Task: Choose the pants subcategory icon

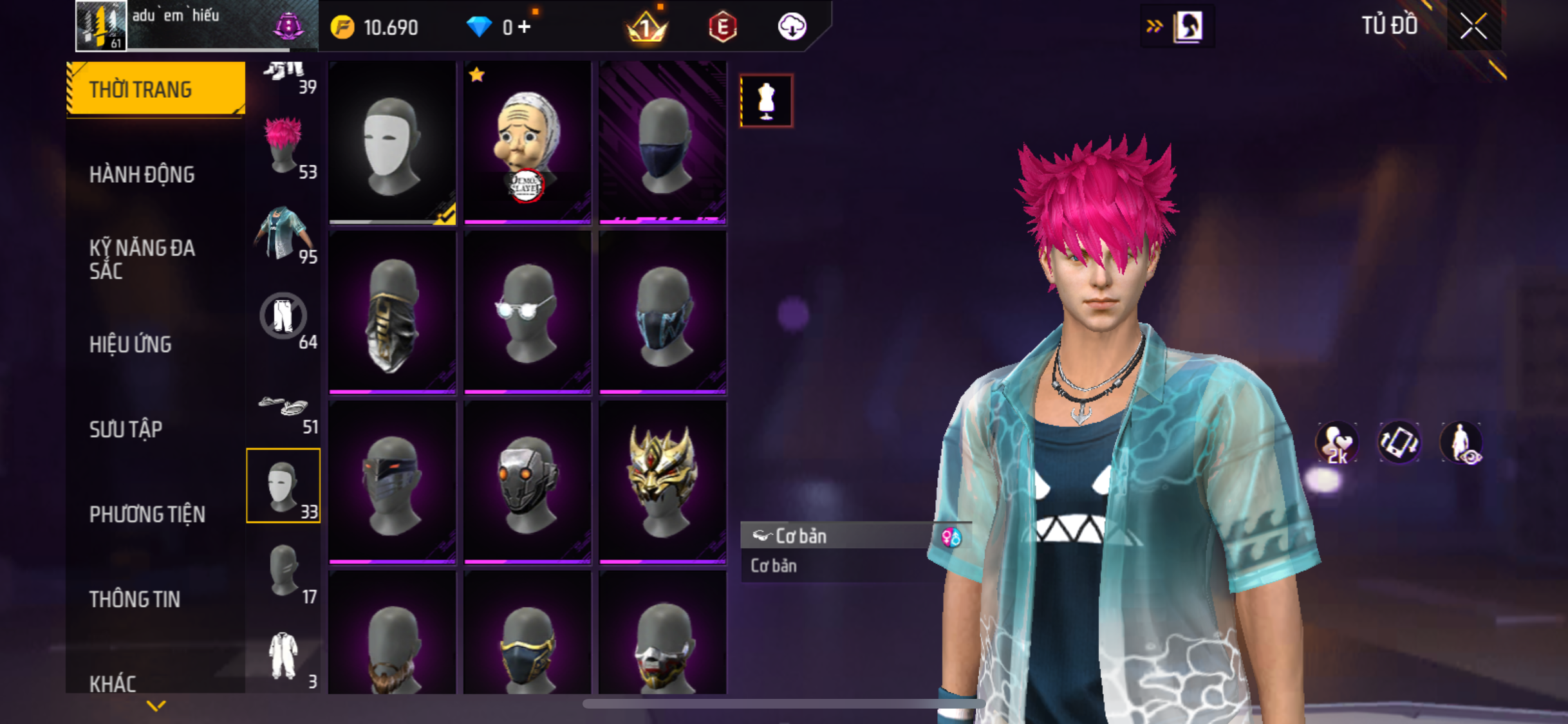Action: [x=284, y=317]
